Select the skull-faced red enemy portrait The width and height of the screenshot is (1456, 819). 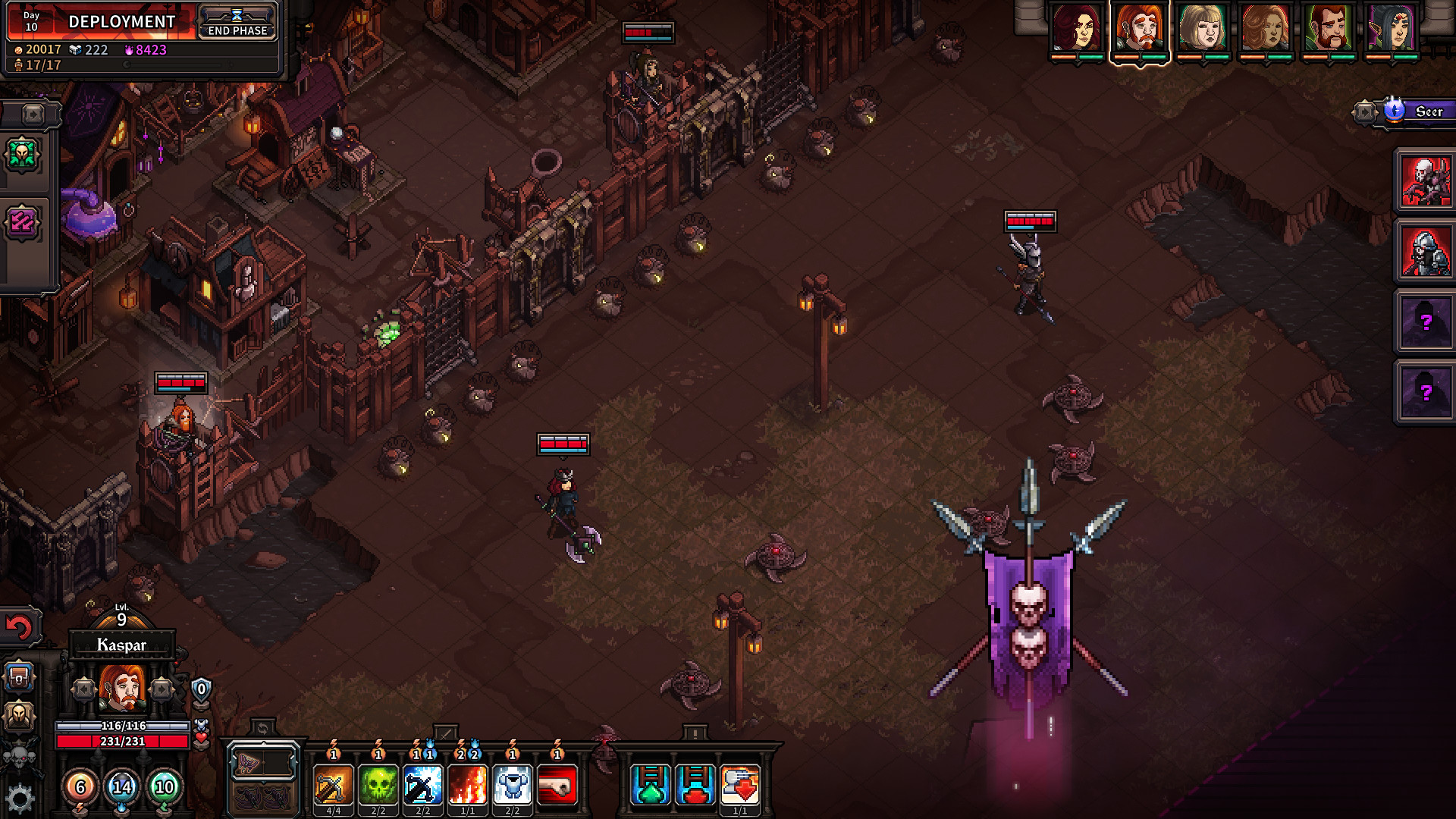point(1425,181)
